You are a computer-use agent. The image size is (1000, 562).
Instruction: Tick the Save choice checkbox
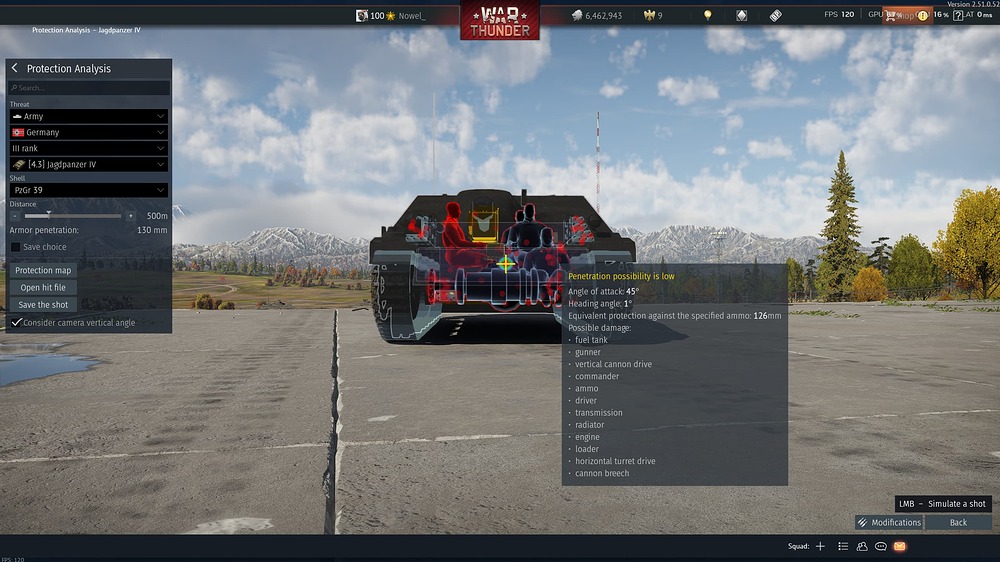click(16, 247)
